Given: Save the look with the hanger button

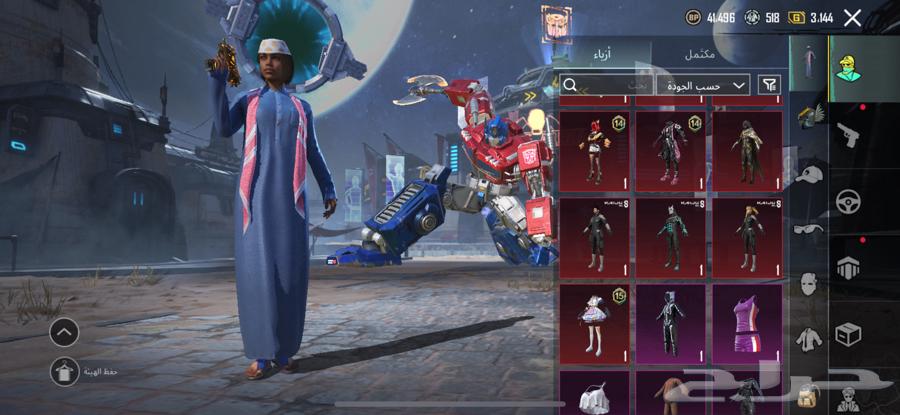Looking at the screenshot, I should coord(64,372).
